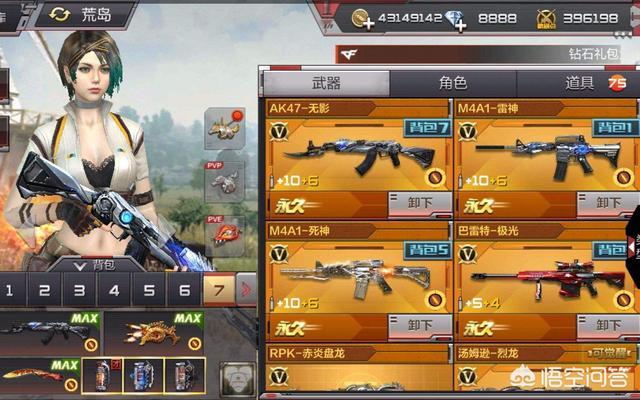Show more backpacks with the red arrow
The height and width of the screenshot is (400, 640).
(x=246, y=292)
